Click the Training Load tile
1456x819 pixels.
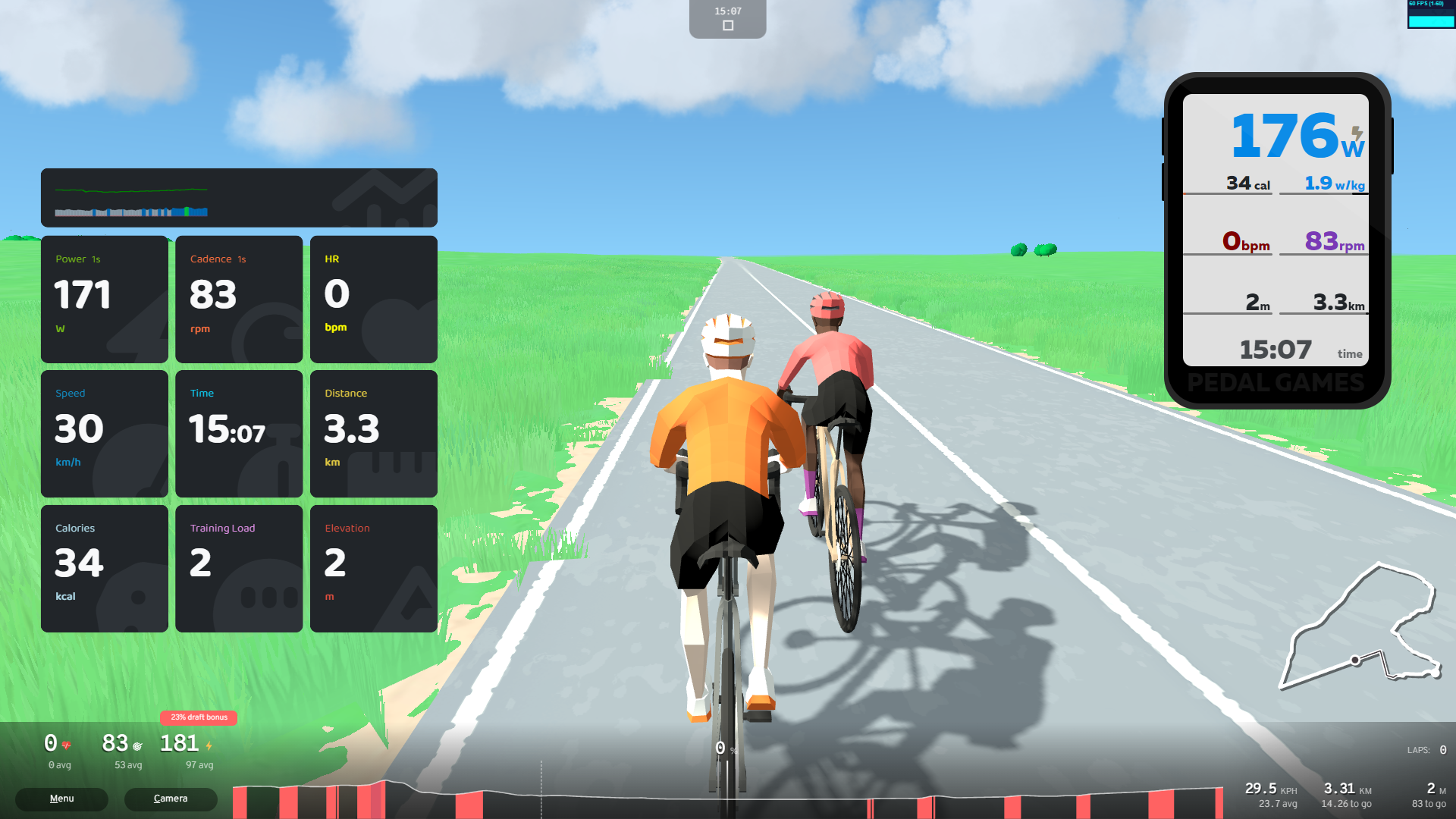point(239,567)
